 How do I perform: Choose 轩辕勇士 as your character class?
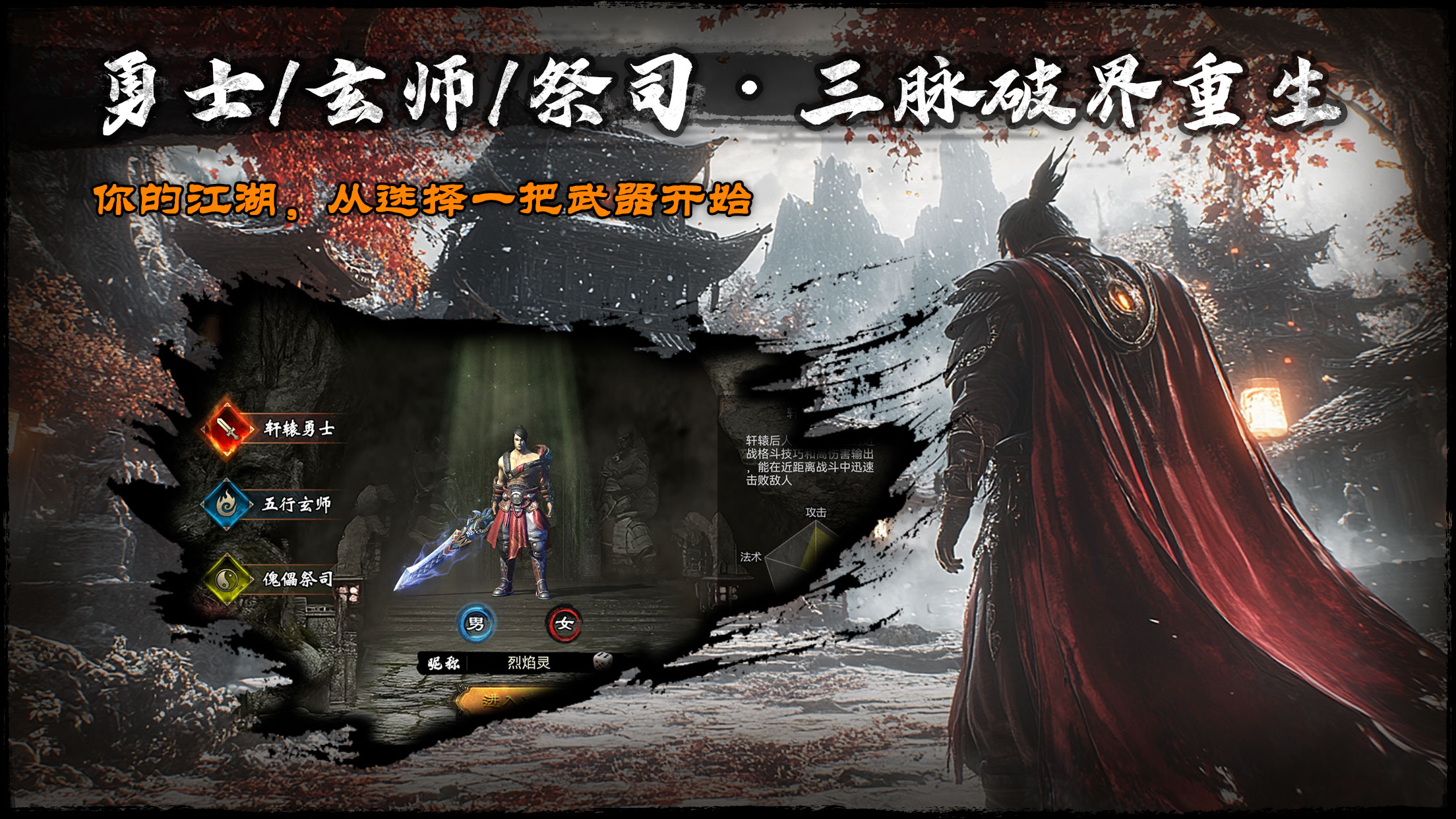[x=299, y=429]
